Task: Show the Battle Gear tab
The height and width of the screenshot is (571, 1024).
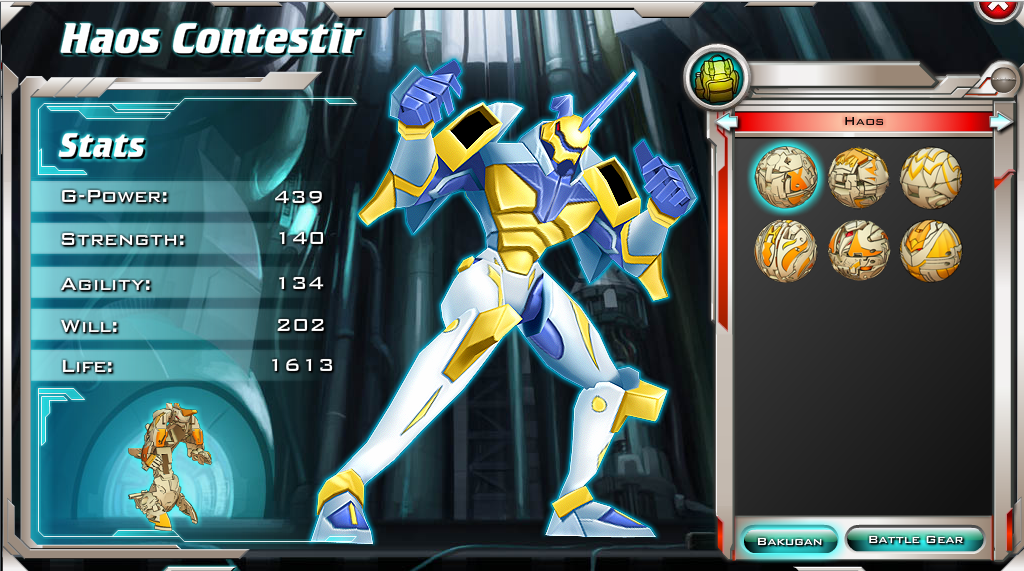Action: 915,540
